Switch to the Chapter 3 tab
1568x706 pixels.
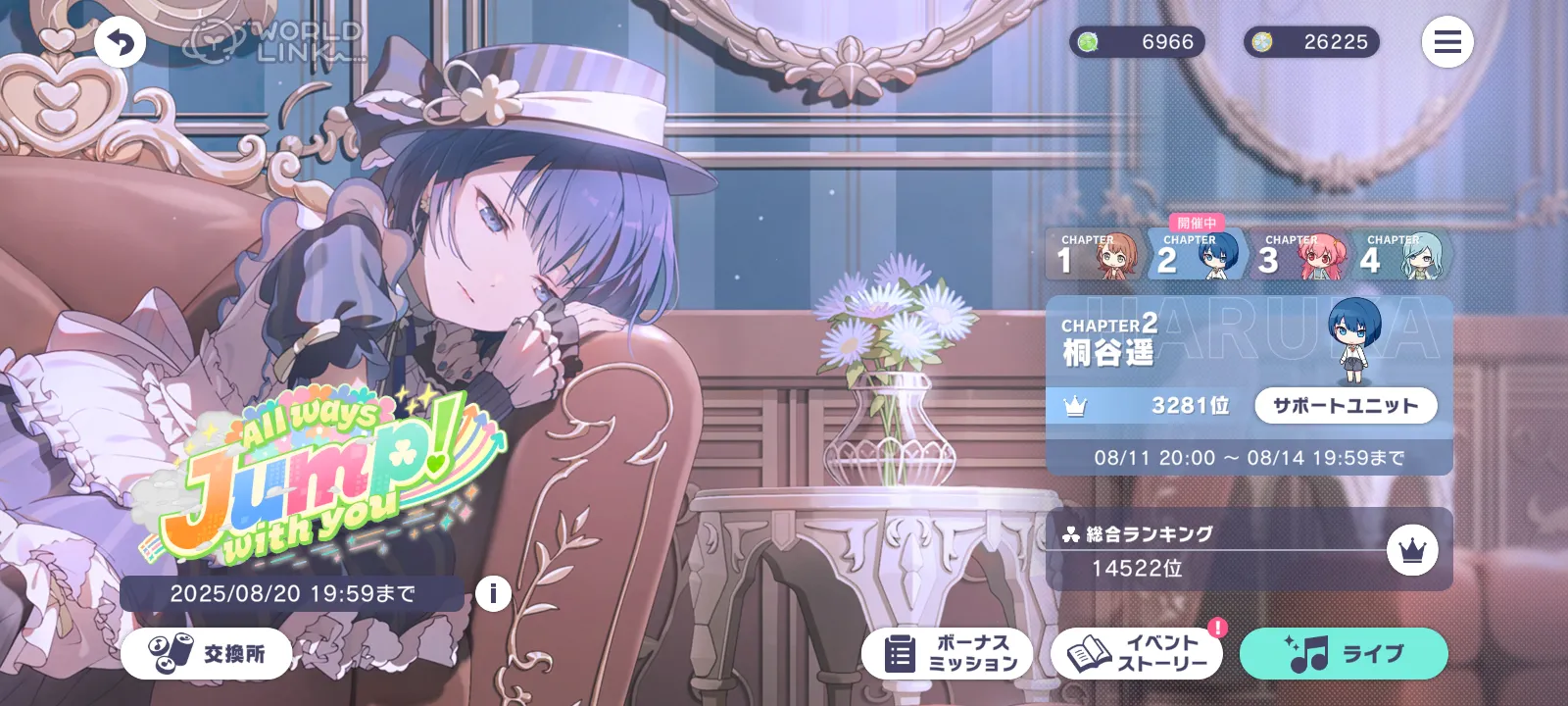(x=1298, y=255)
